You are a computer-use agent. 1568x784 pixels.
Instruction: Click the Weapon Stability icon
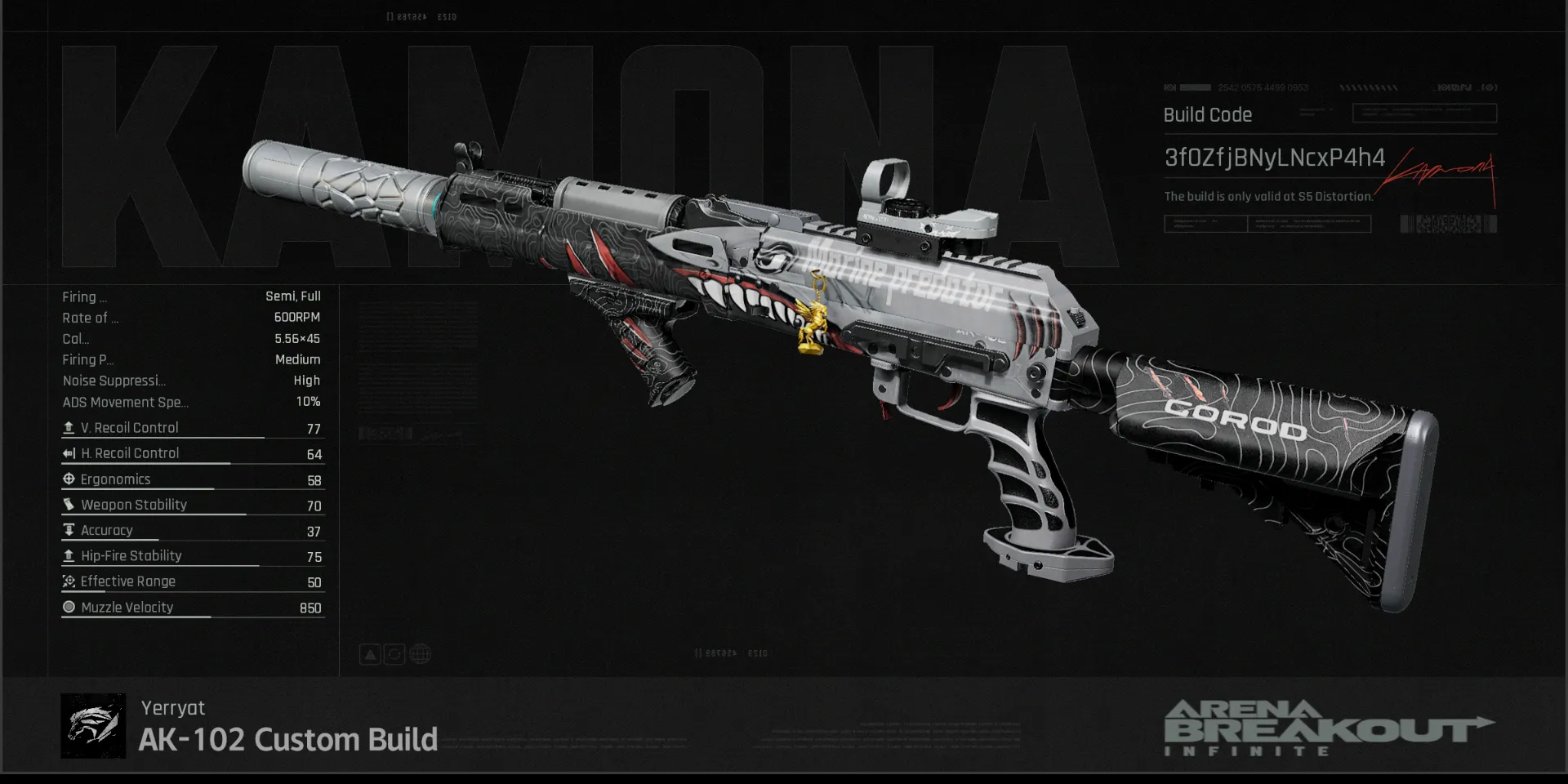point(68,504)
